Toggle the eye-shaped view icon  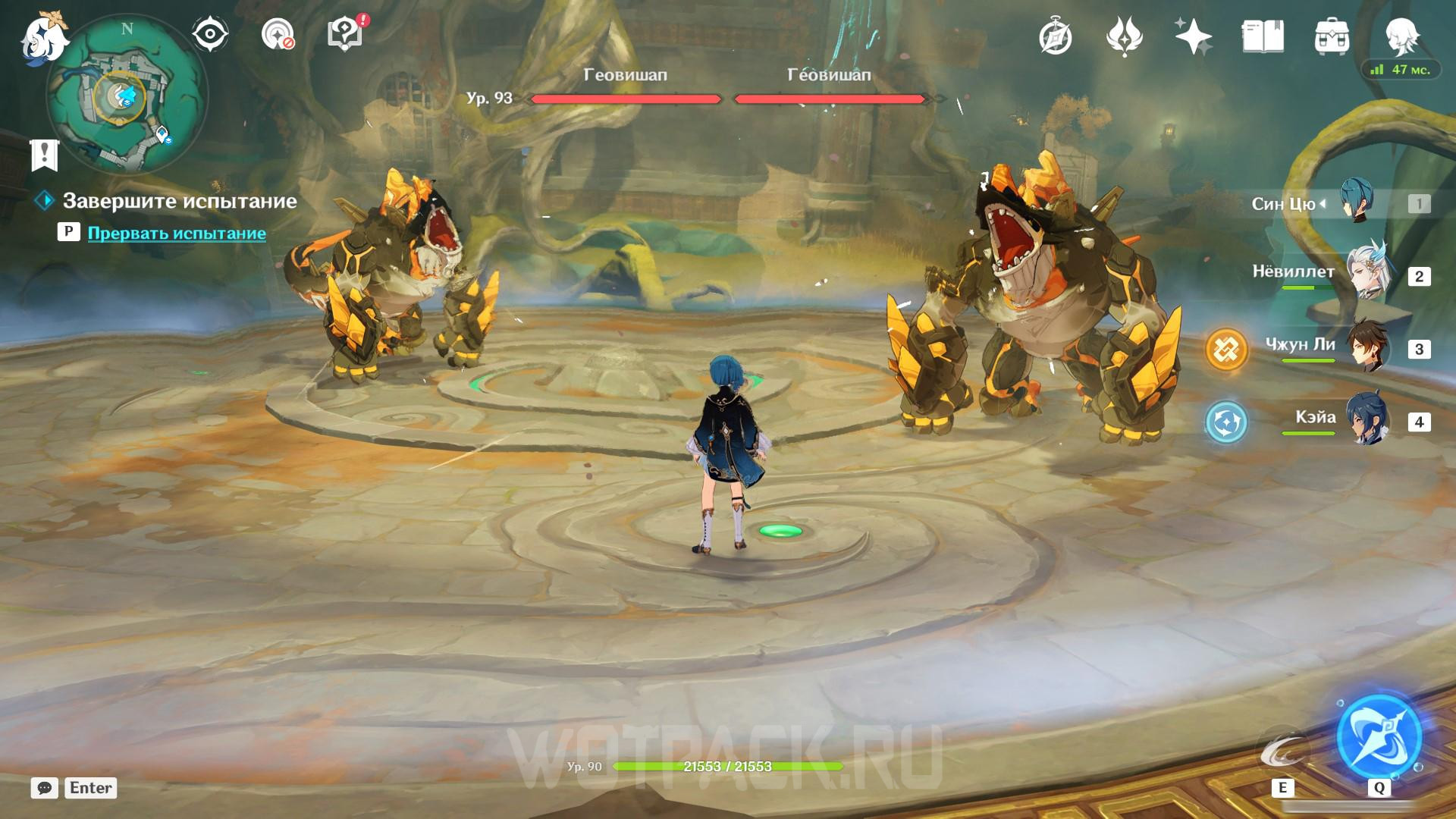[209, 35]
